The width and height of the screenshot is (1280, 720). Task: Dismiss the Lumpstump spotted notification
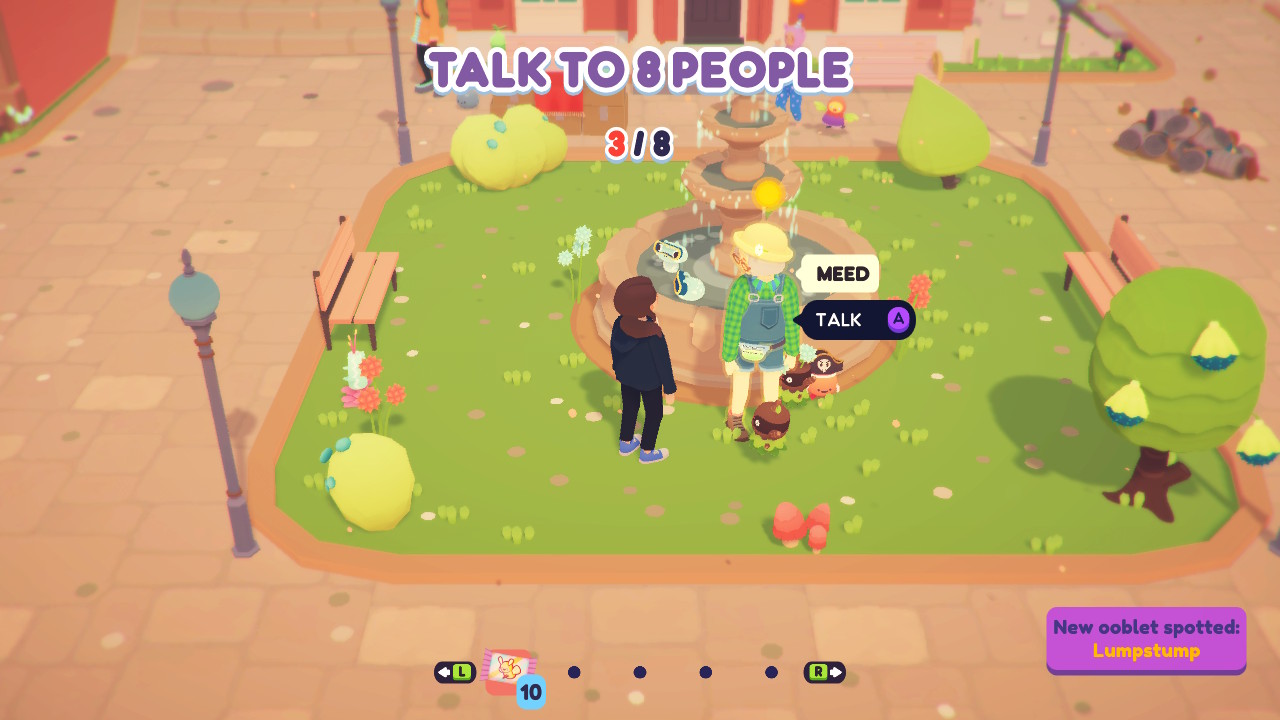coord(1146,641)
